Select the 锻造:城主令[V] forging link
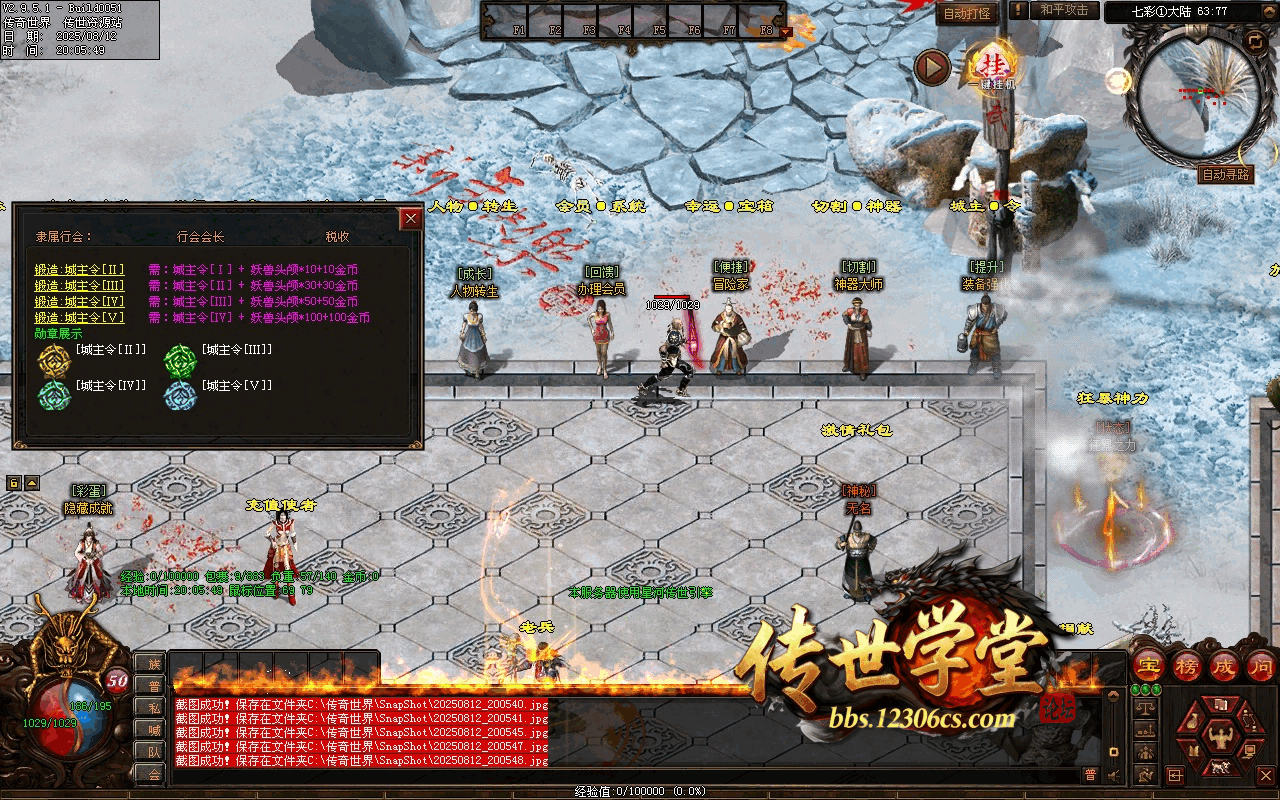The height and width of the screenshot is (800, 1280). pos(80,317)
